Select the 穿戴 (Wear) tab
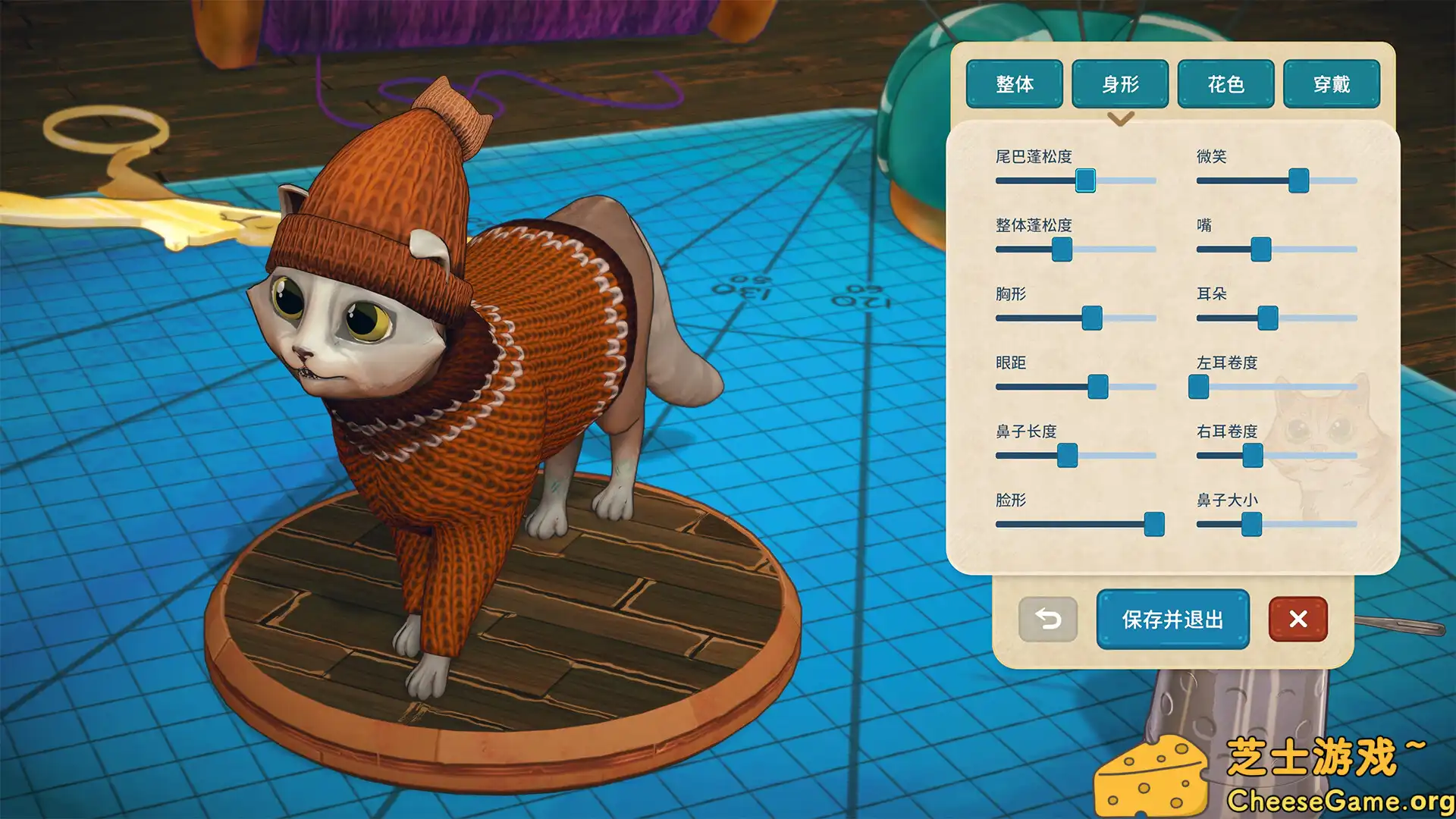Image resolution: width=1456 pixels, height=819 pixels. pyautogui.click(x=1332, y=85)
